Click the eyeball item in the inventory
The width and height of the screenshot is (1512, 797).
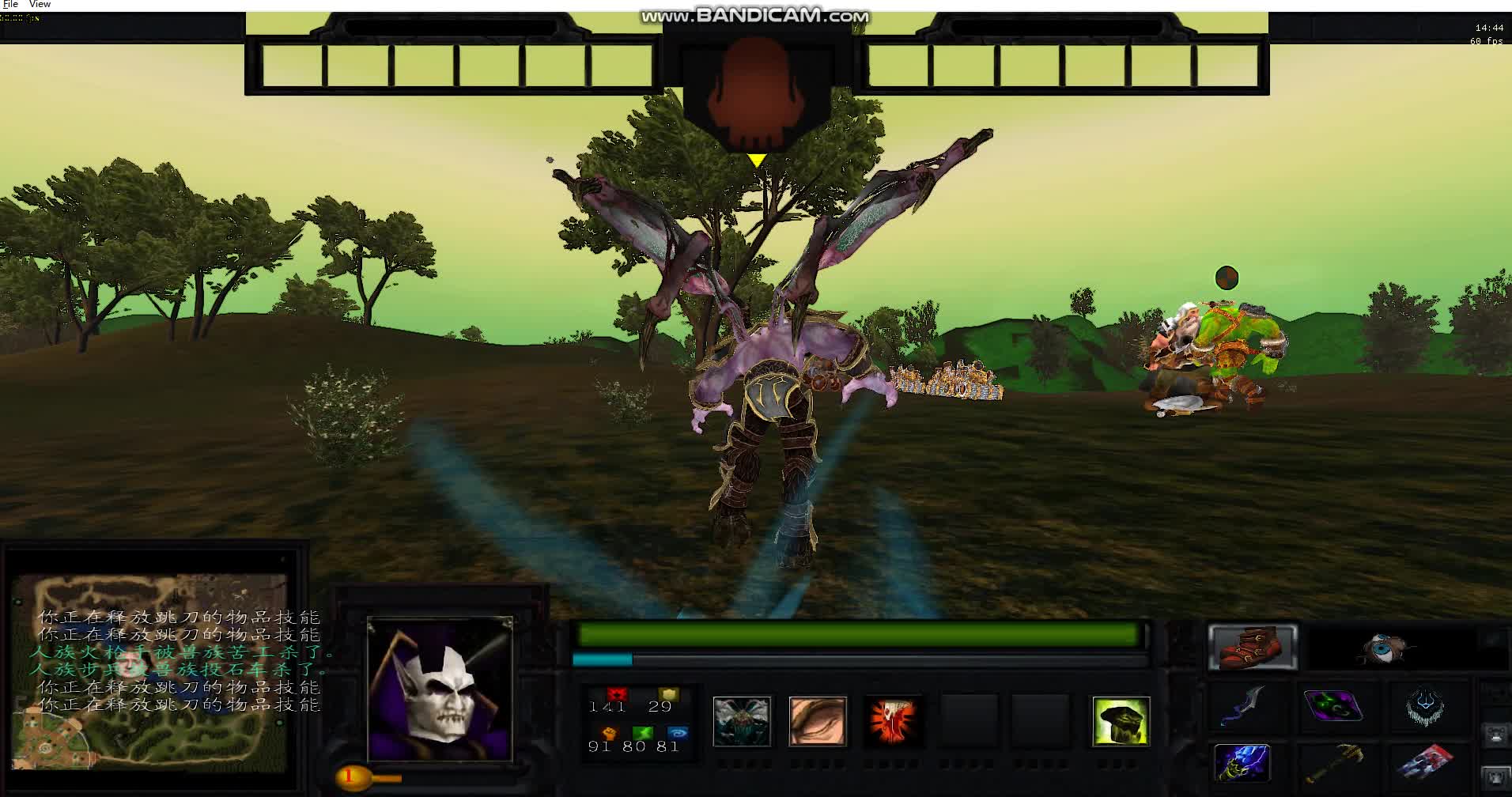coord(1382,647)
